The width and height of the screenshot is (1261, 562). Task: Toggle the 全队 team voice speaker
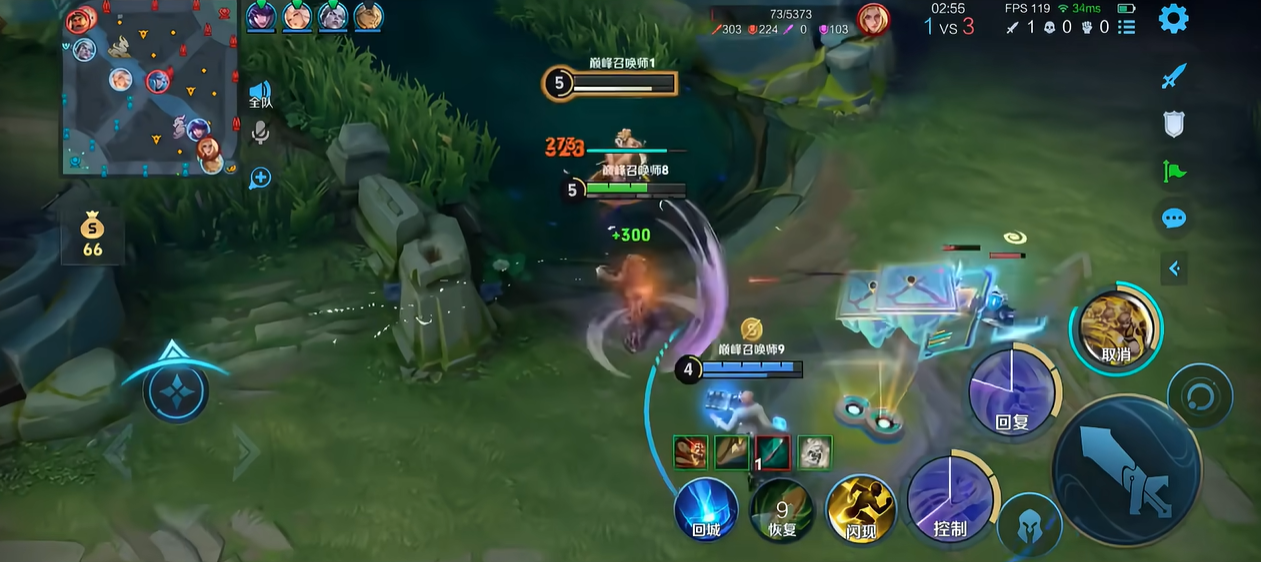point(260,95)
